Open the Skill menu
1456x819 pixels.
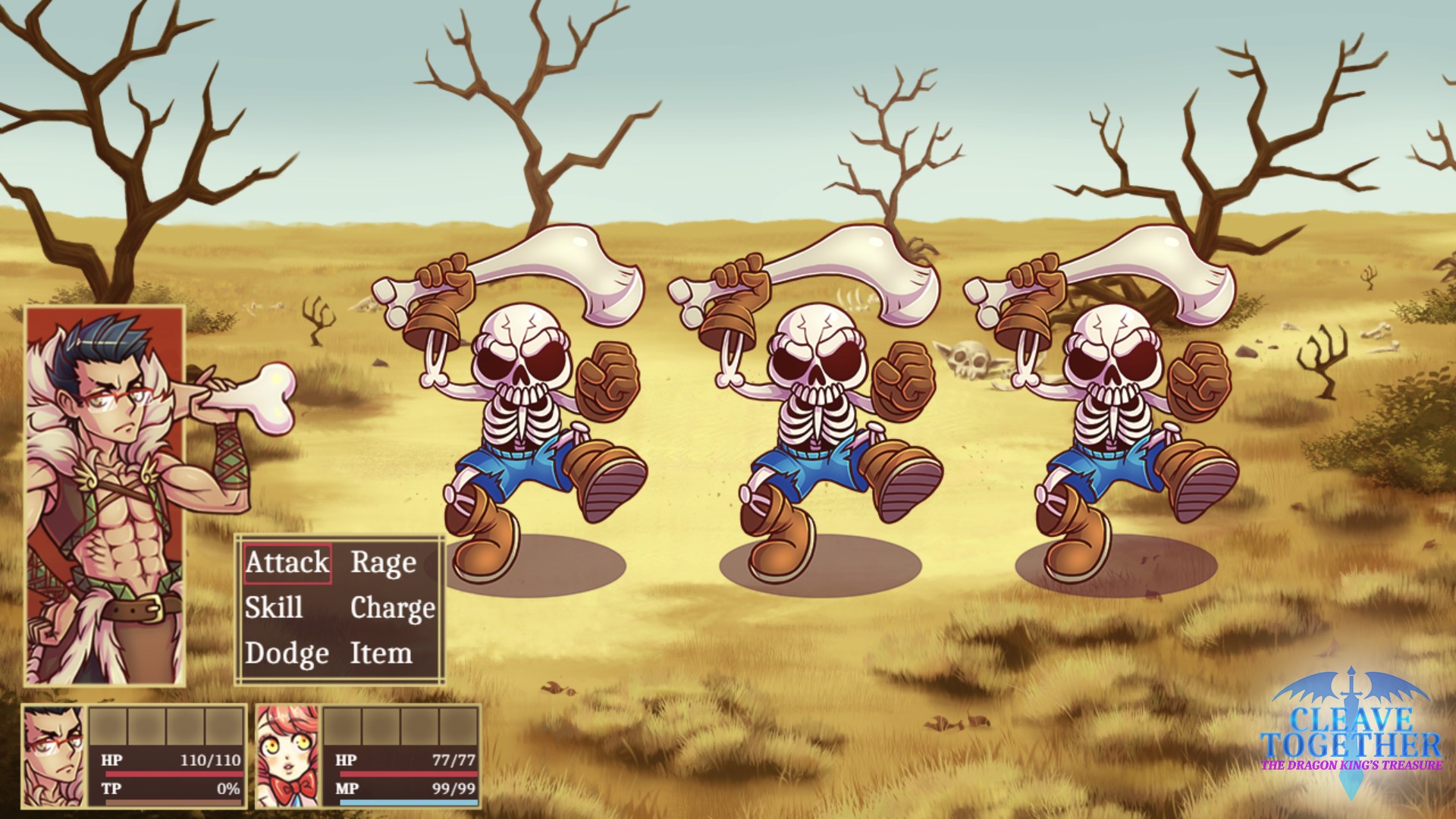pos(274,608)
